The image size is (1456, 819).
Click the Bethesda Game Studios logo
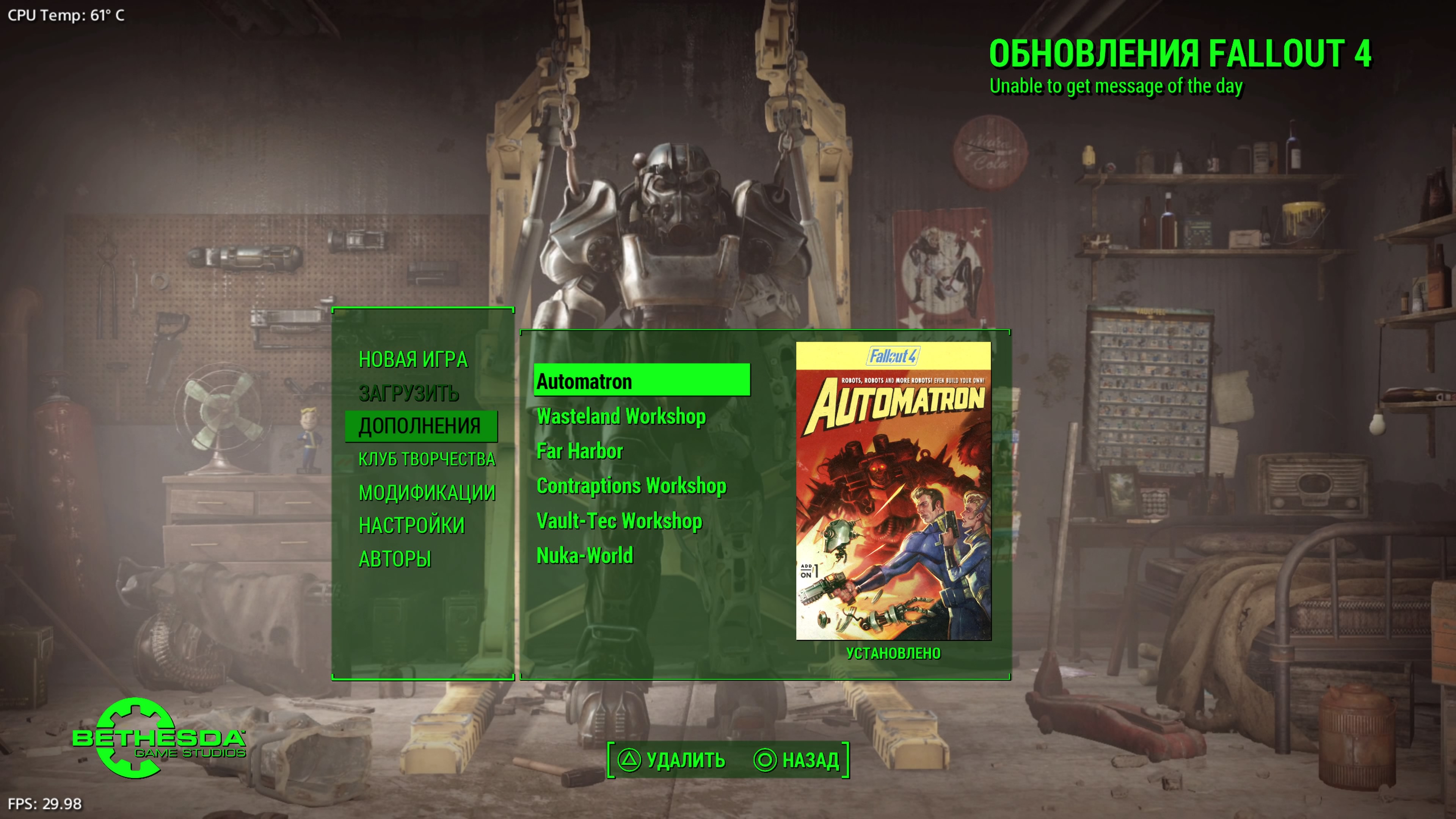(x=152, y=741)
